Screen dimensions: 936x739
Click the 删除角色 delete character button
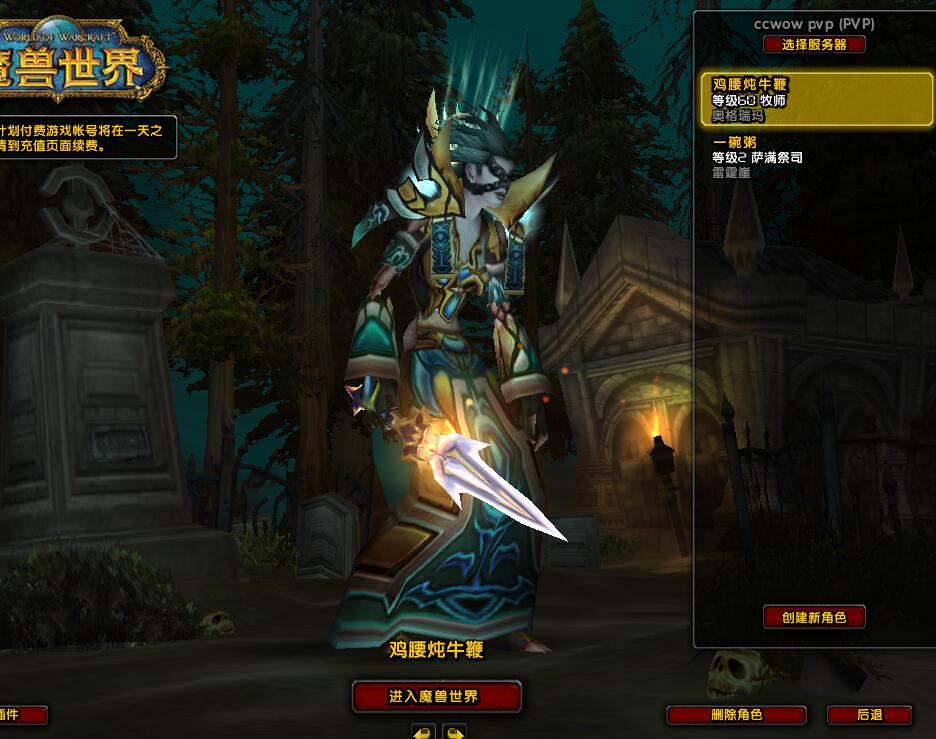pos(736,715)
